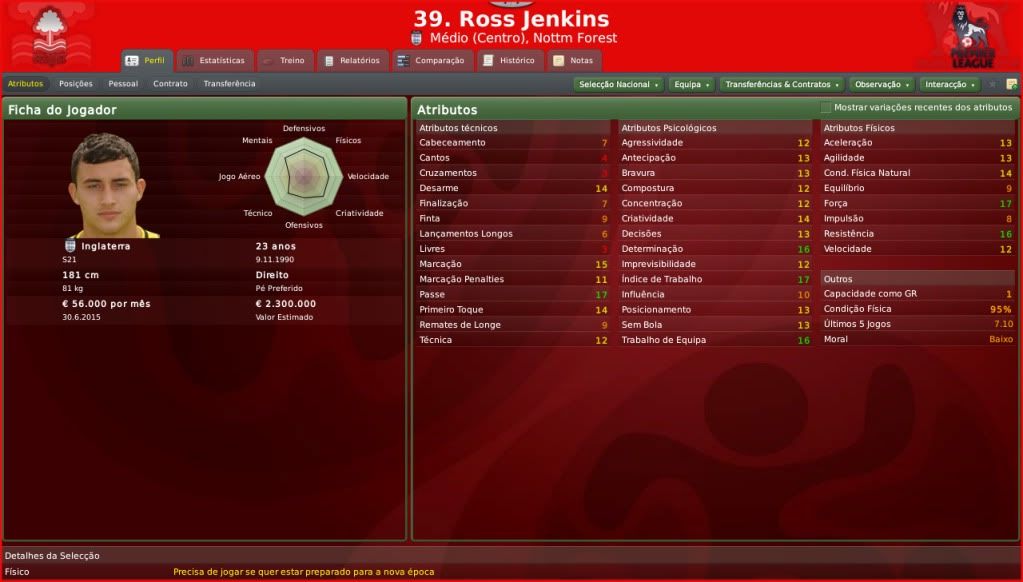Select the Atributos sub-tab

tap(25, 84)
